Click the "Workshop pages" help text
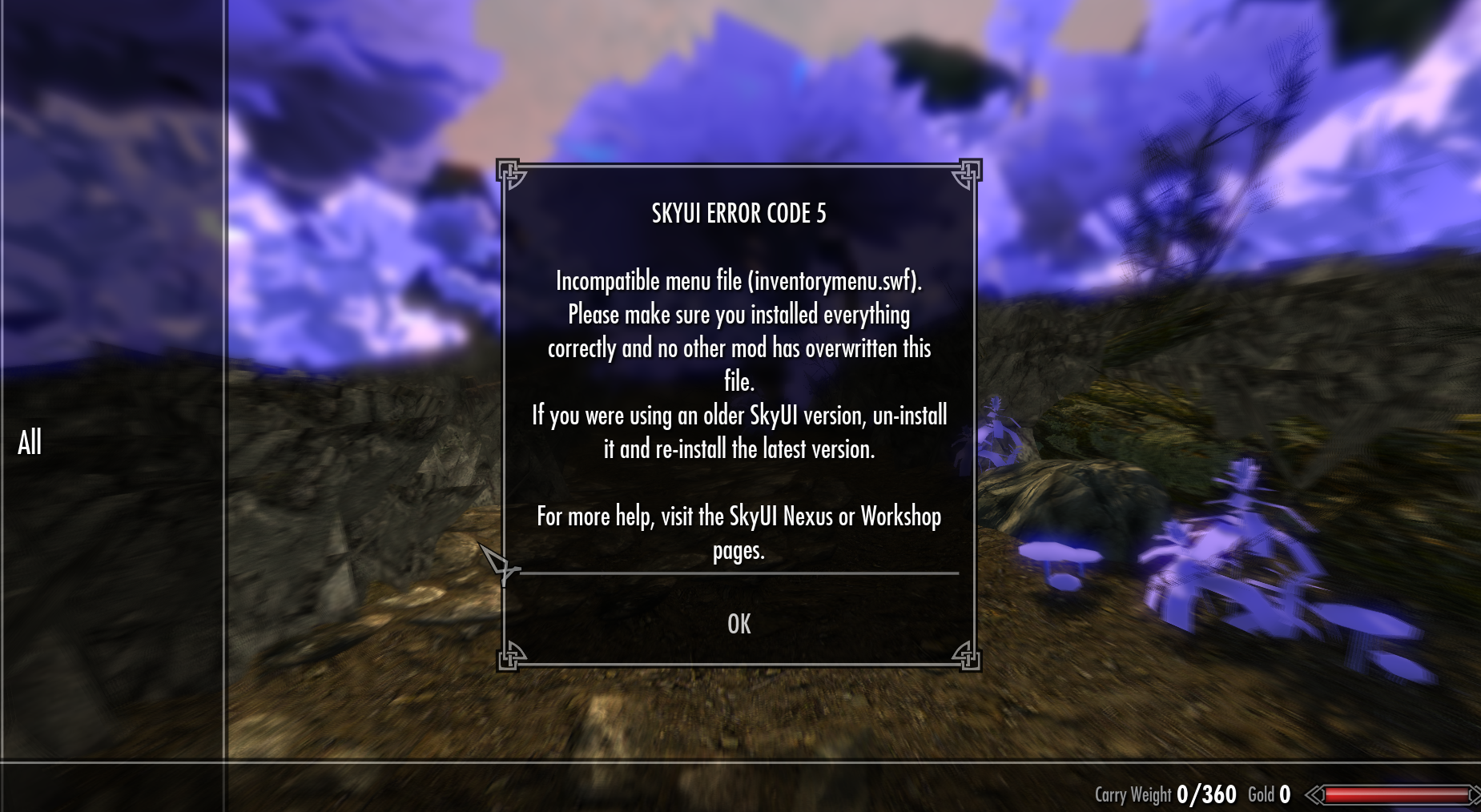This screenshot has width=1481, height=812. coord(899,517)
